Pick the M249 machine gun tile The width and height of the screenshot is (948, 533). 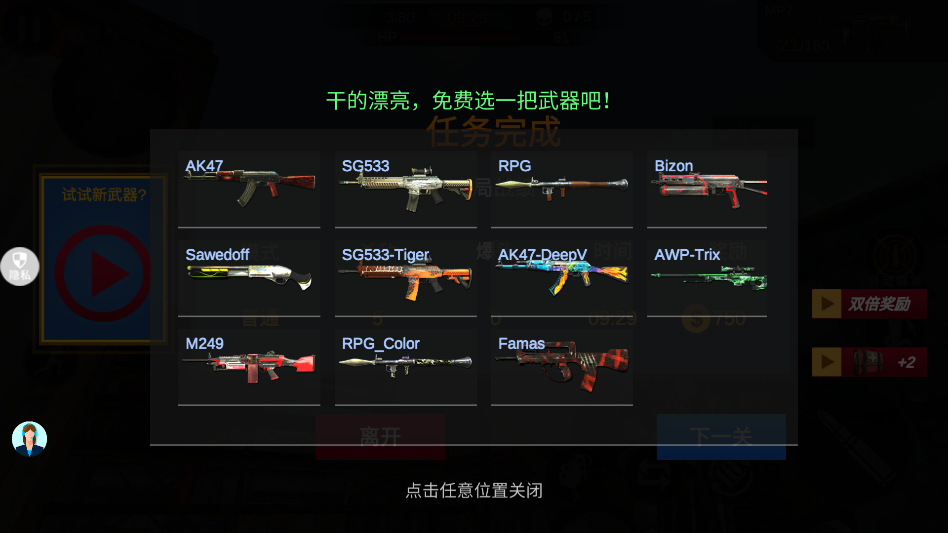[x=249, y=367]
